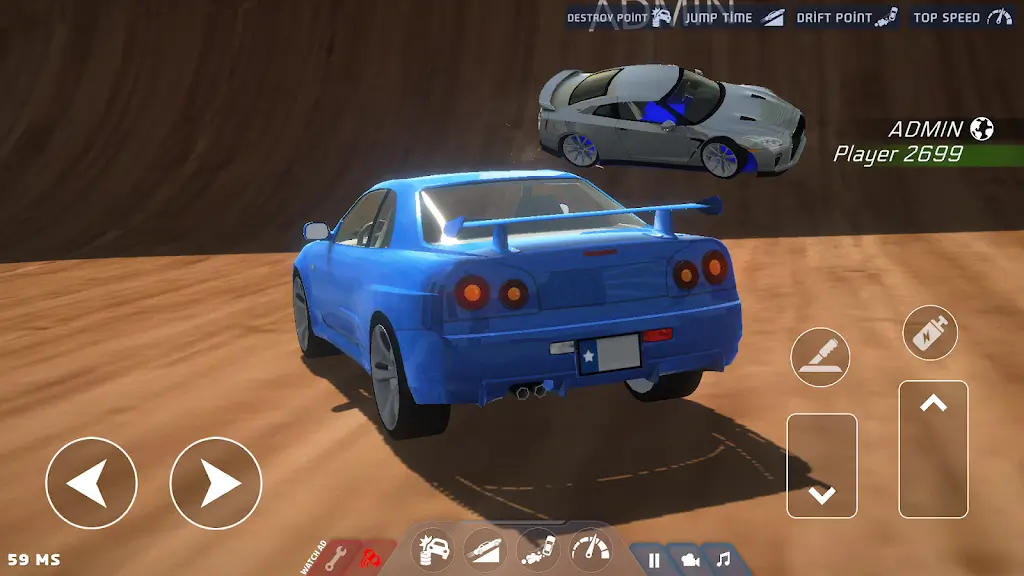Choose the jump ramp mode icon
Image resolution: width=1024 pixels, height=576 pixels.
pos(485,550)
